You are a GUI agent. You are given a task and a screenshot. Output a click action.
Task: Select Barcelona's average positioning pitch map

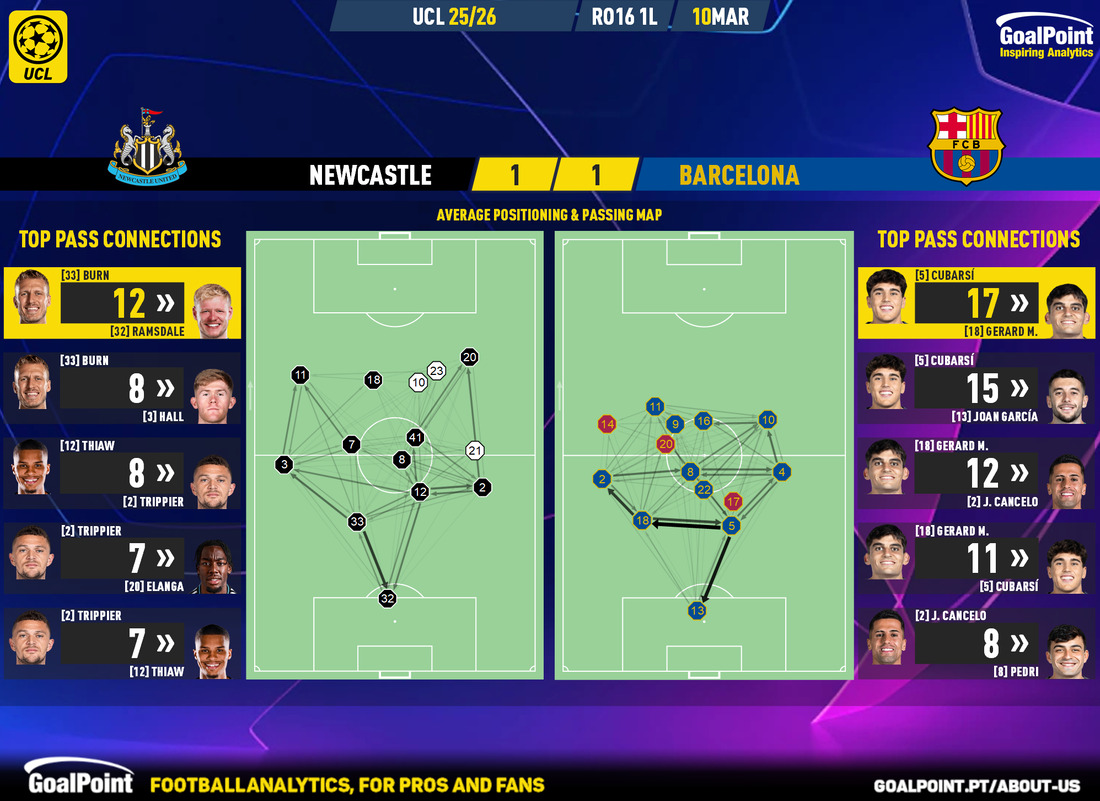tap(704, 455)
